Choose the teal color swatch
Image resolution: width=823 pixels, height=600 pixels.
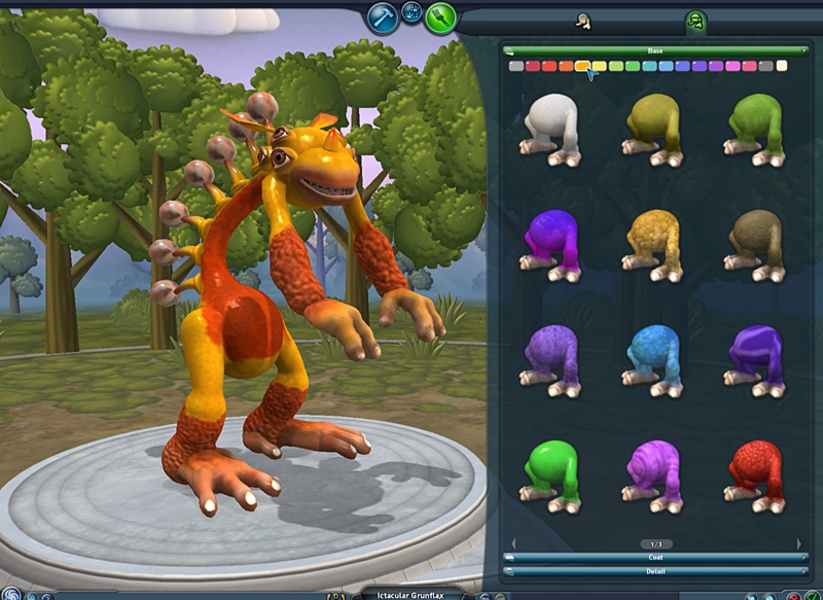click(649, 66)
